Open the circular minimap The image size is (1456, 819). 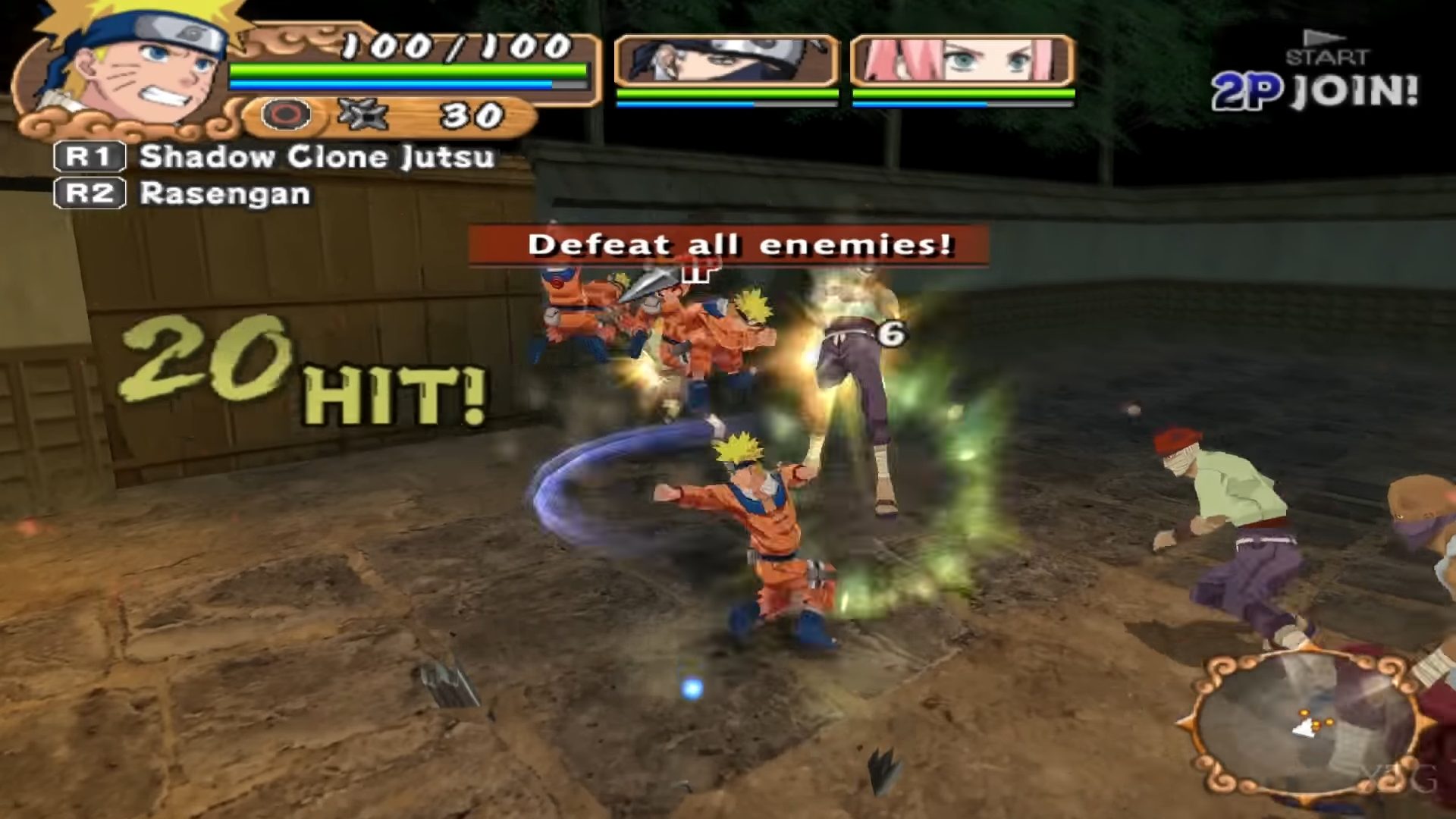1303,724
